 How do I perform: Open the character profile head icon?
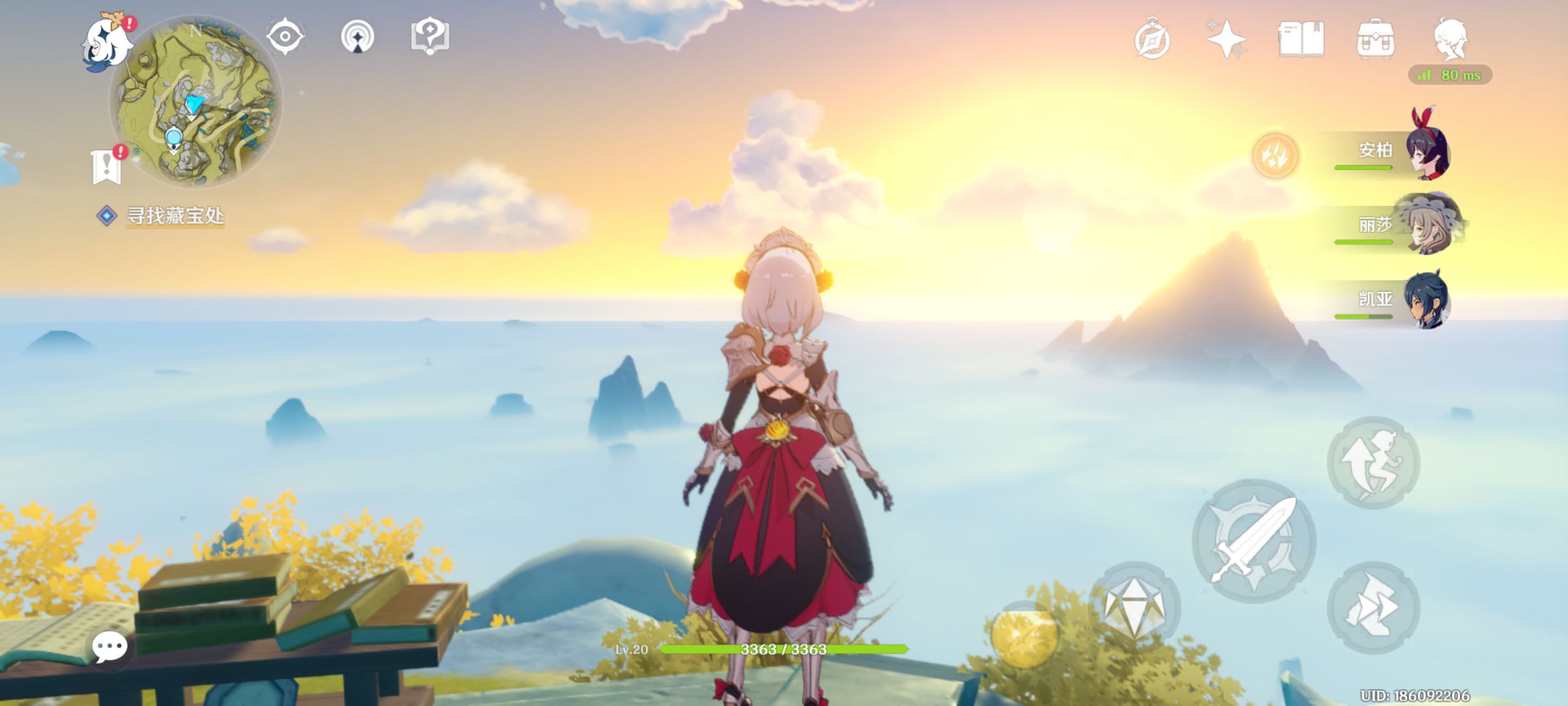pos(1451,38)
